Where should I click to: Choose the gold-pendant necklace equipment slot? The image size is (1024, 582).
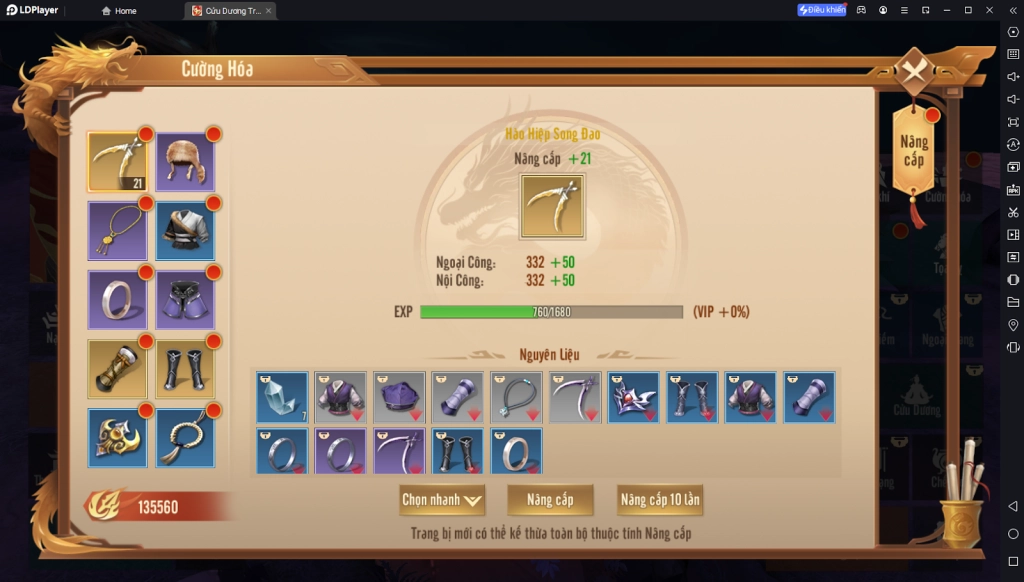point(117,230)
